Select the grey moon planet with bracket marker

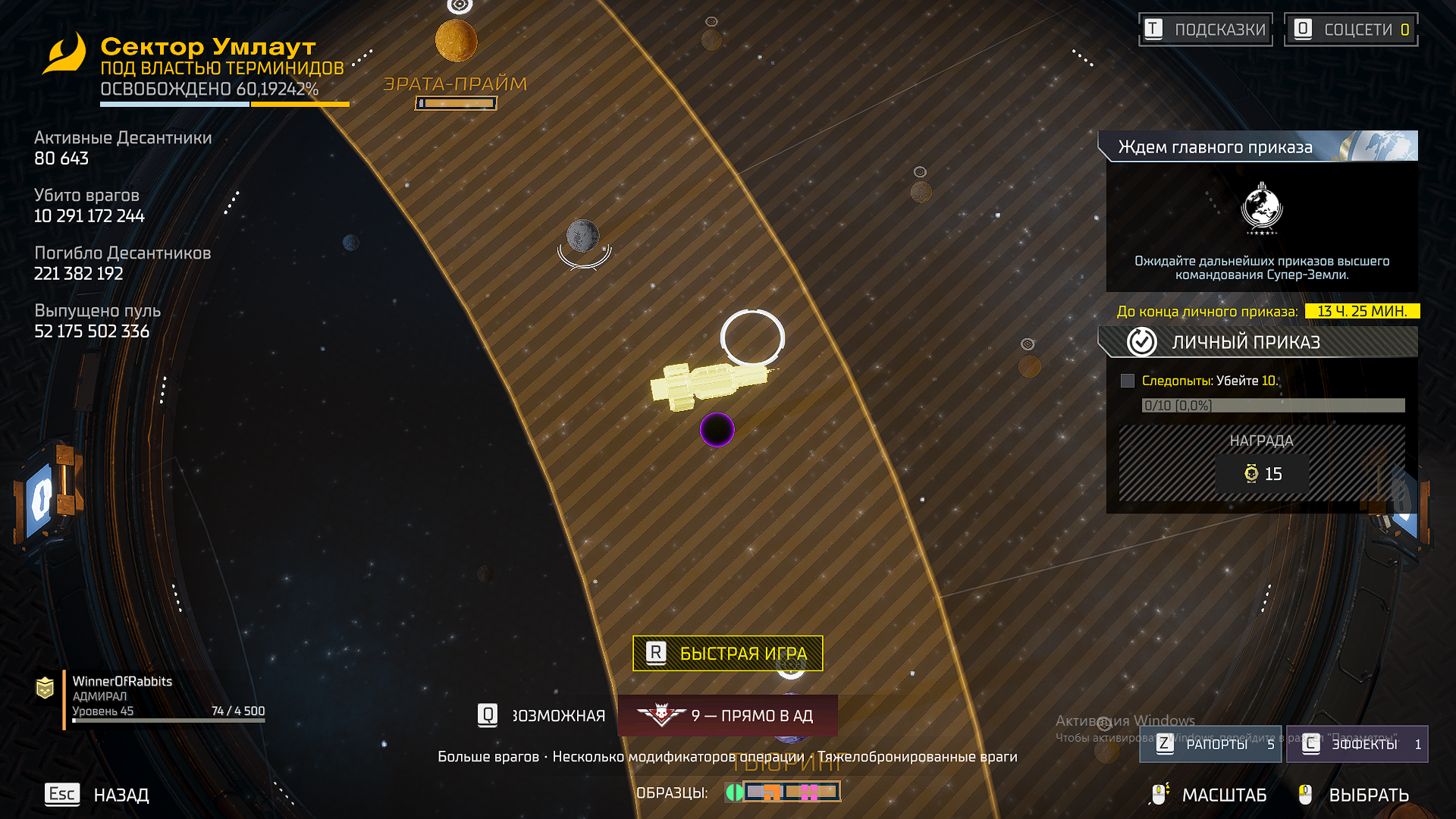pos(583,236)
